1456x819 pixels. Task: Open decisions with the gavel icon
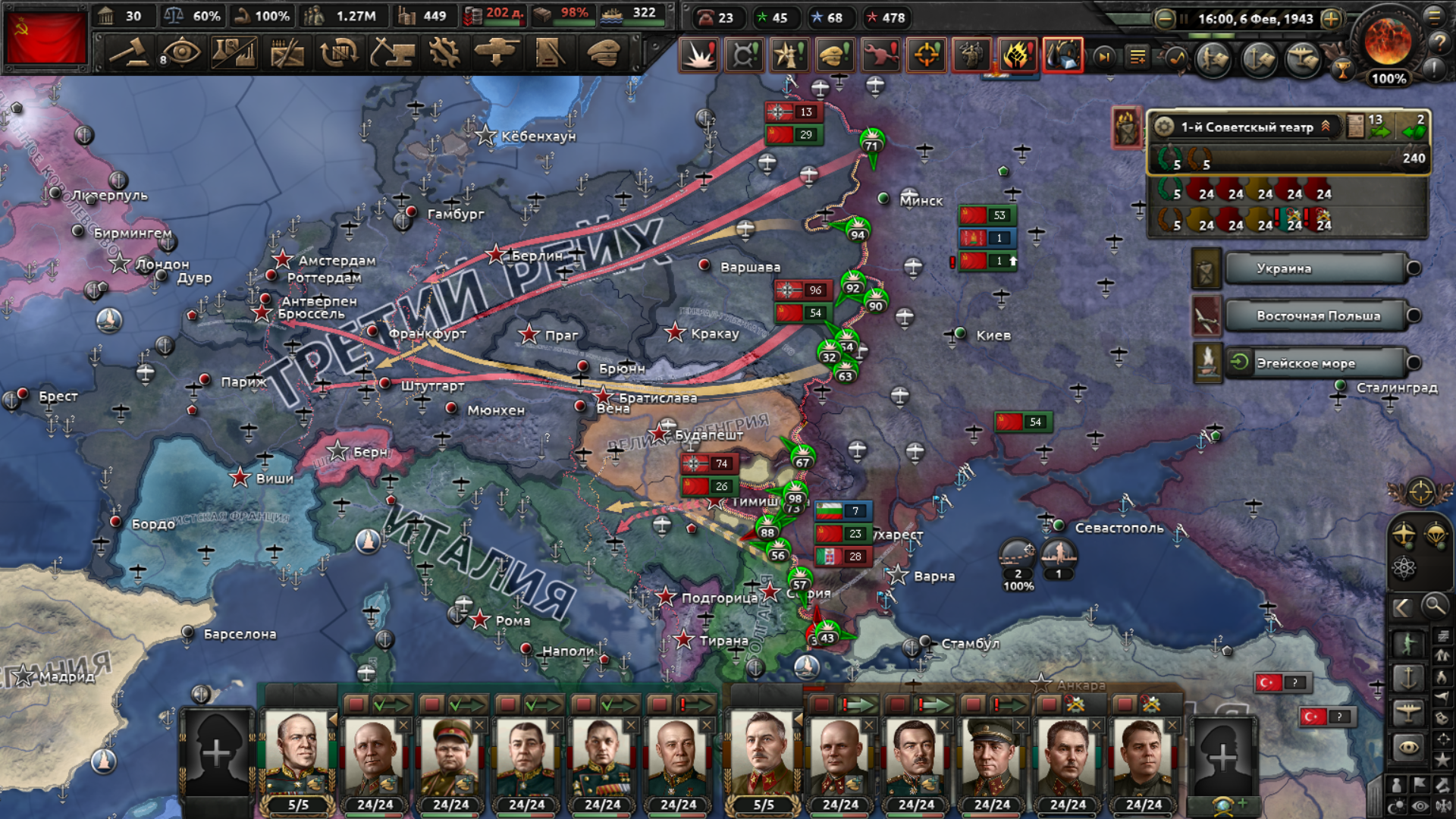tap(130, 53)
